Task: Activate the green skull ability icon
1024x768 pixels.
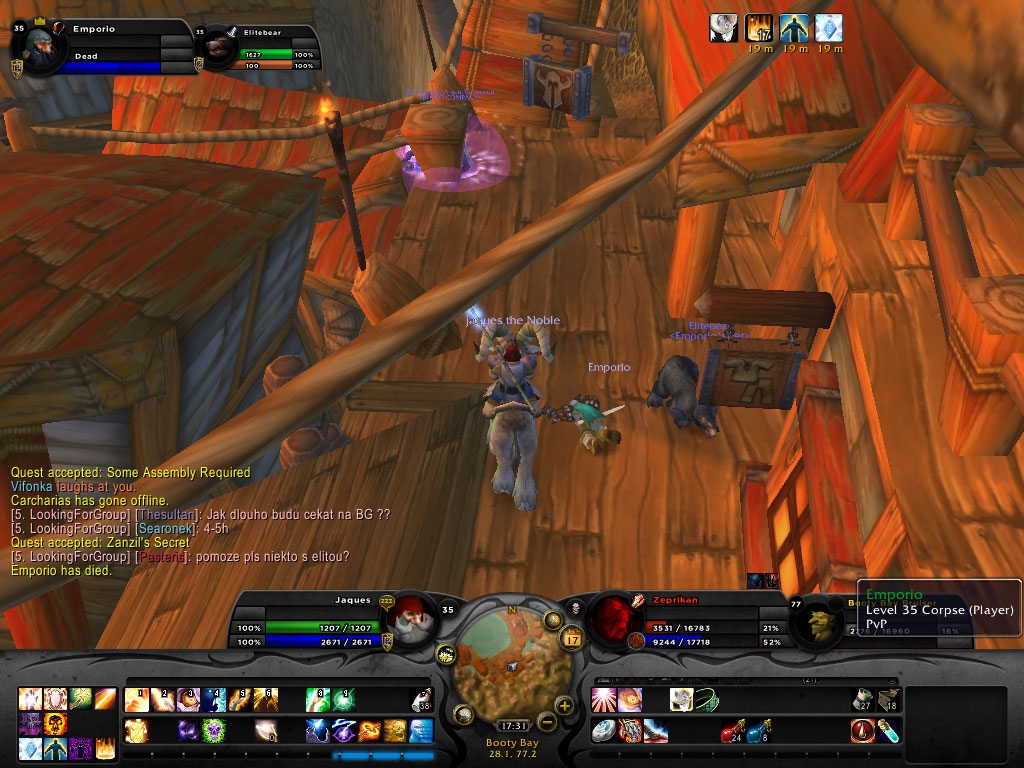Action: coord(213,731)
